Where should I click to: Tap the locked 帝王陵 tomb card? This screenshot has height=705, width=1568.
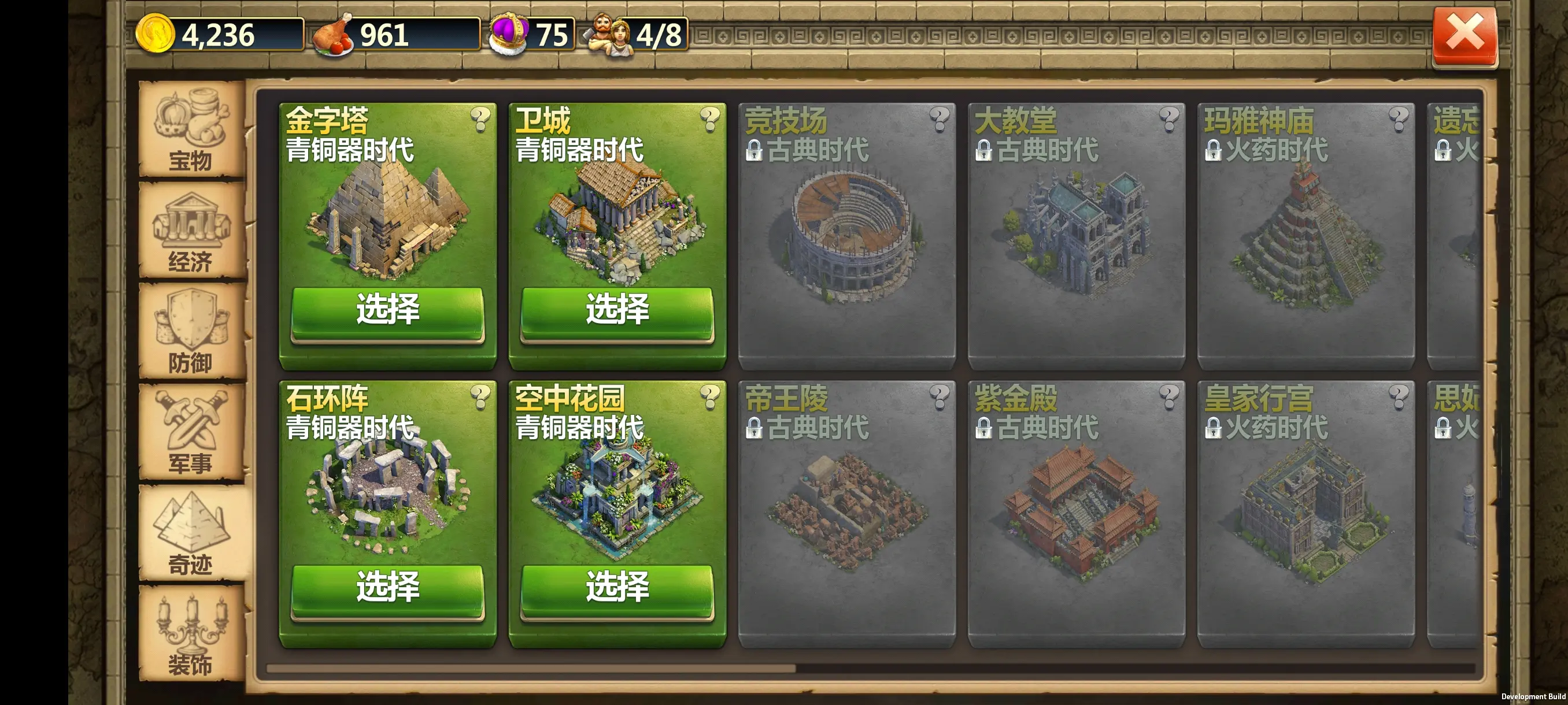coord(846,514)
